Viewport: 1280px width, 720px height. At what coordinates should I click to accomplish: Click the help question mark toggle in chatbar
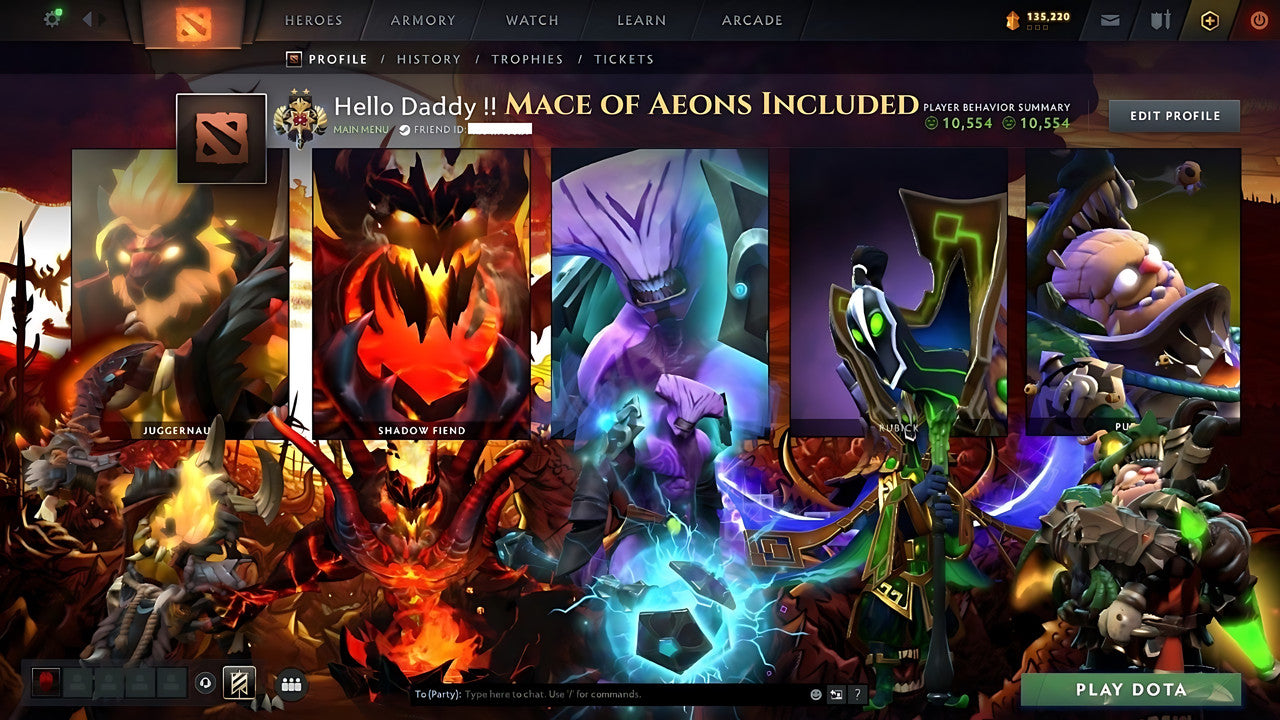pos(857,694)
